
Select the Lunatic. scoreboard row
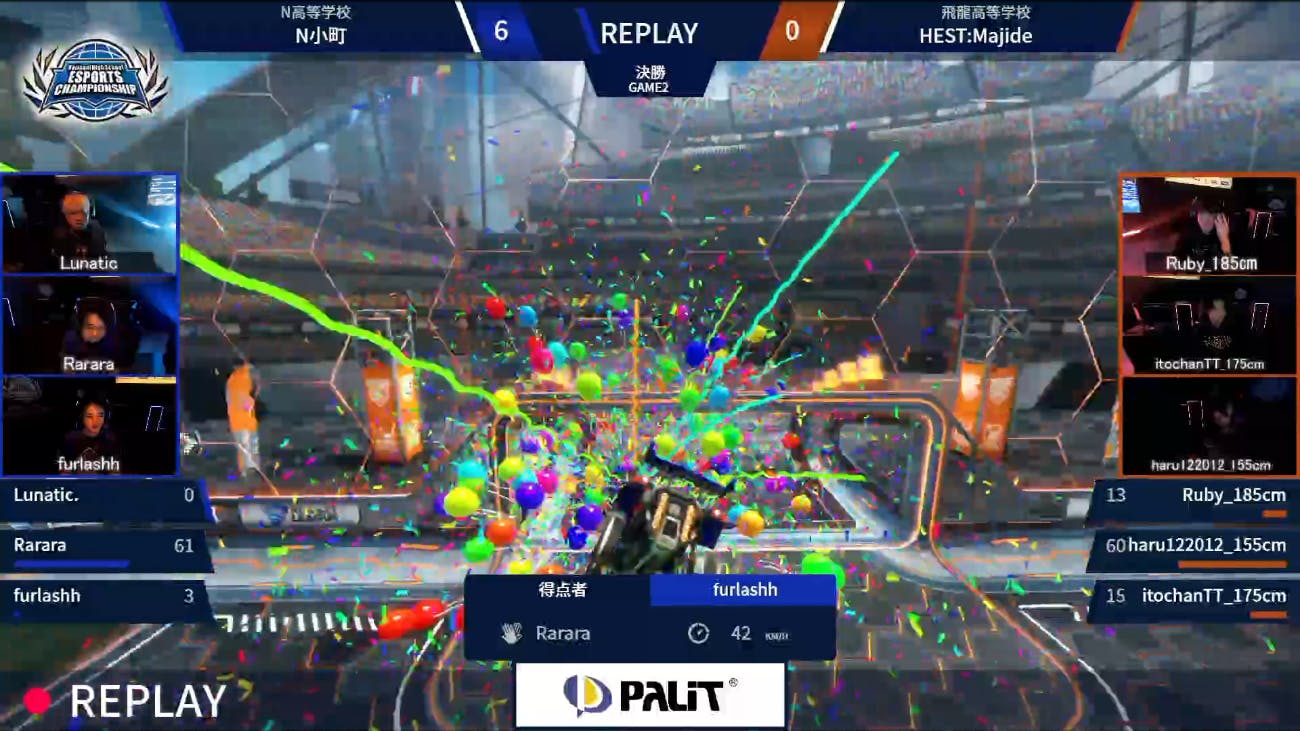104,496
